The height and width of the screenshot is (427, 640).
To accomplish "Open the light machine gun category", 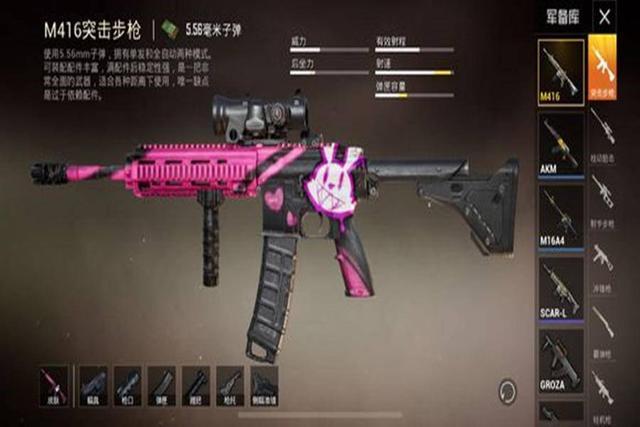I will 603,387.
